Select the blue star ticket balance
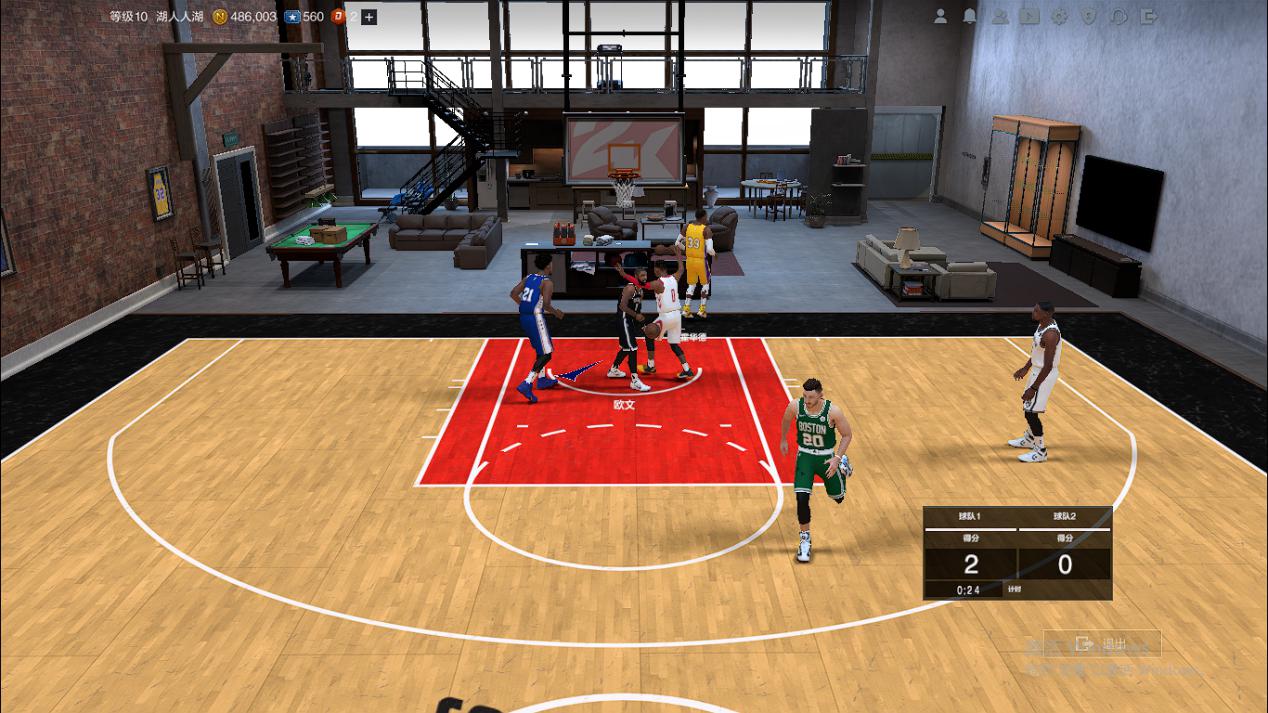Screen dimensions: 1268x713 (304, 17)
